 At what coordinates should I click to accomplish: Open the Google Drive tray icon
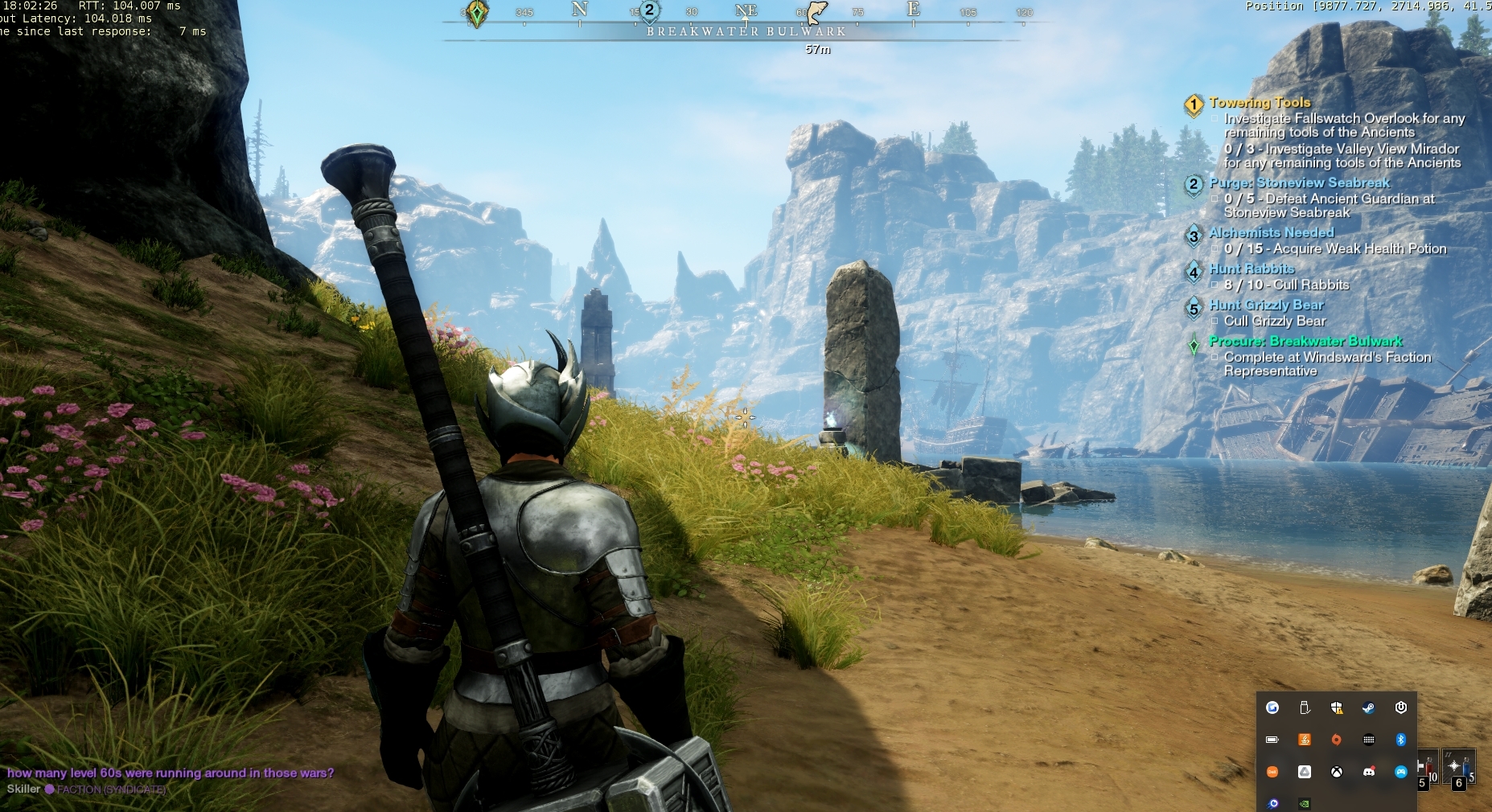tap(1304, 772)
